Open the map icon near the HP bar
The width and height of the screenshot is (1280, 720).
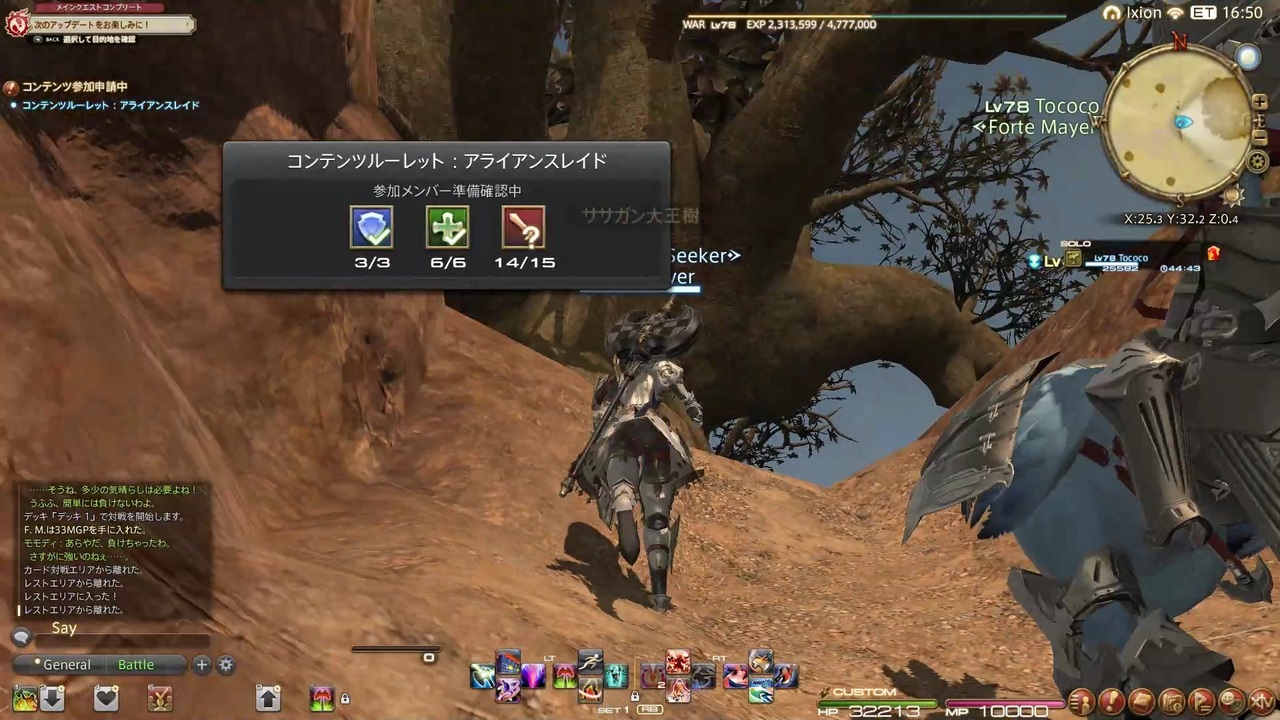pos(1172,700)
